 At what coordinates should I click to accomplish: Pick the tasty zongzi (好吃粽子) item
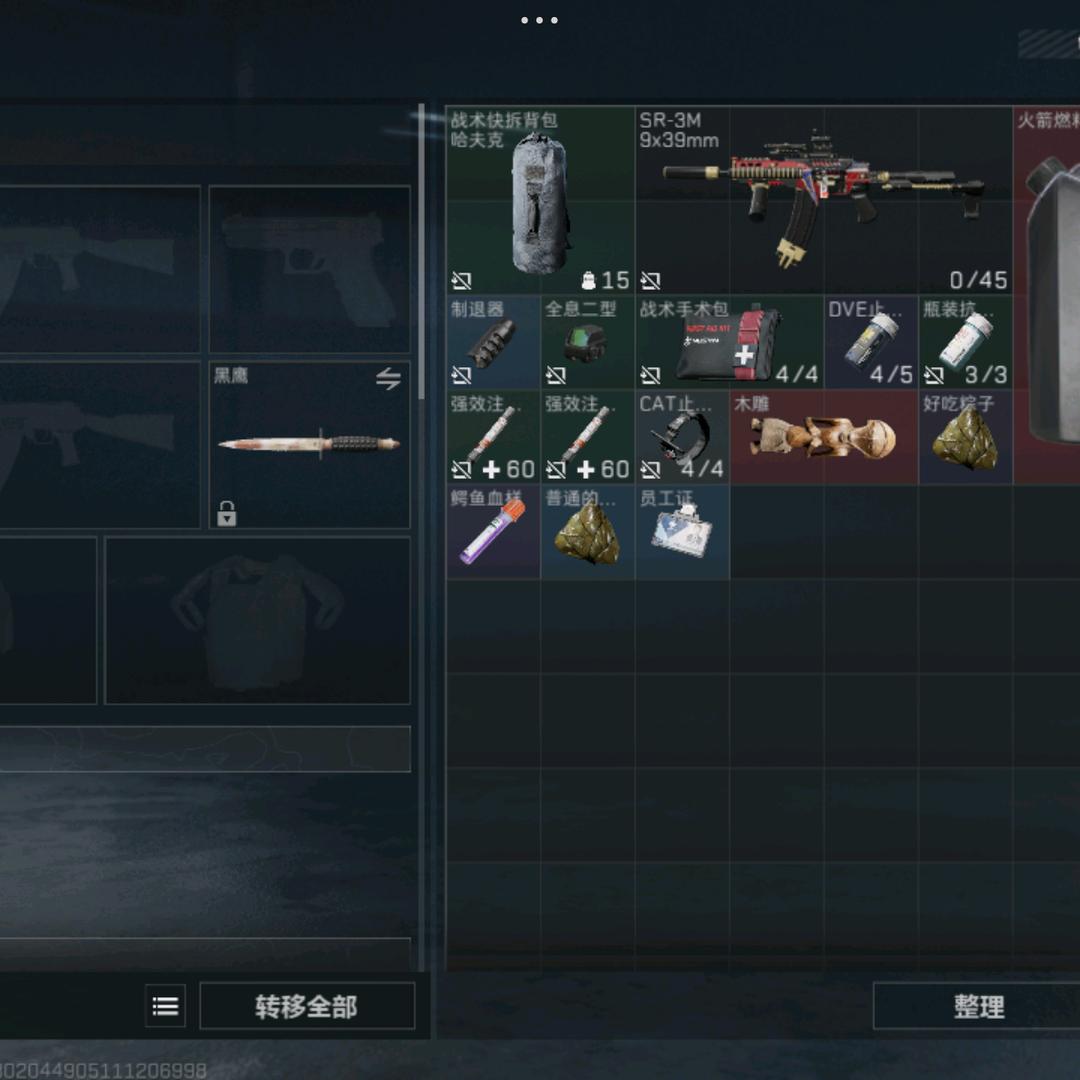[x=965, y=438]
